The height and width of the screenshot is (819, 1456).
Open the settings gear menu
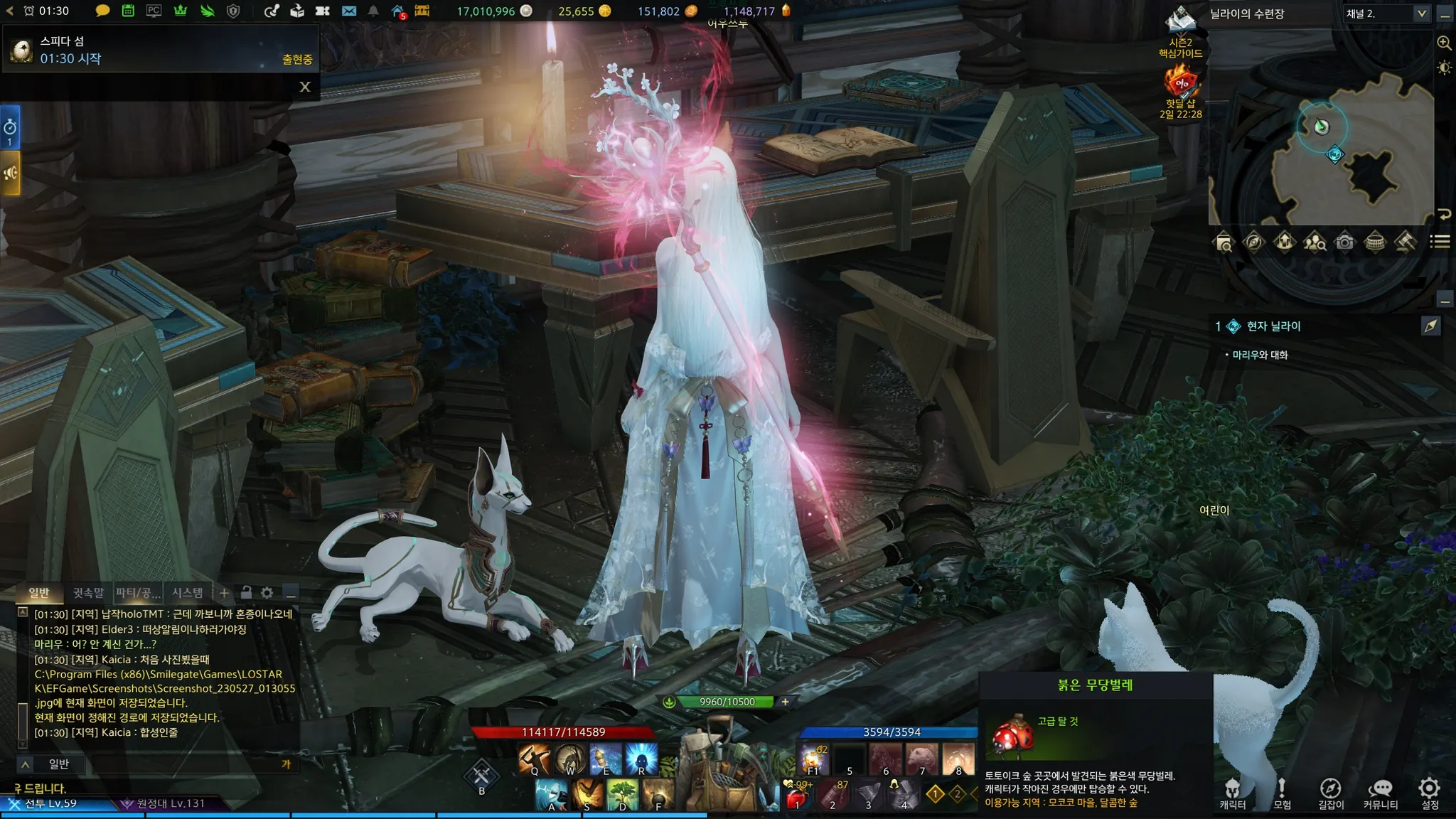[x=1429, y=792]
